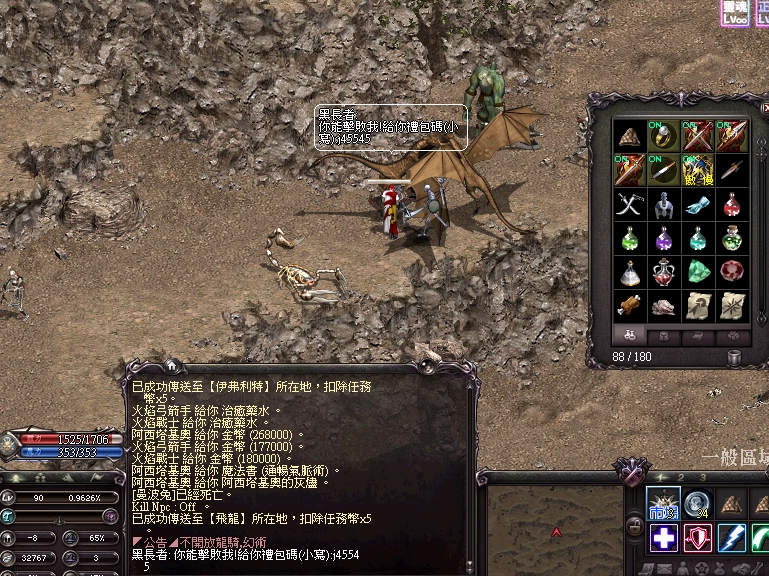Switch to the potions inventory tab

click(630, 336)
